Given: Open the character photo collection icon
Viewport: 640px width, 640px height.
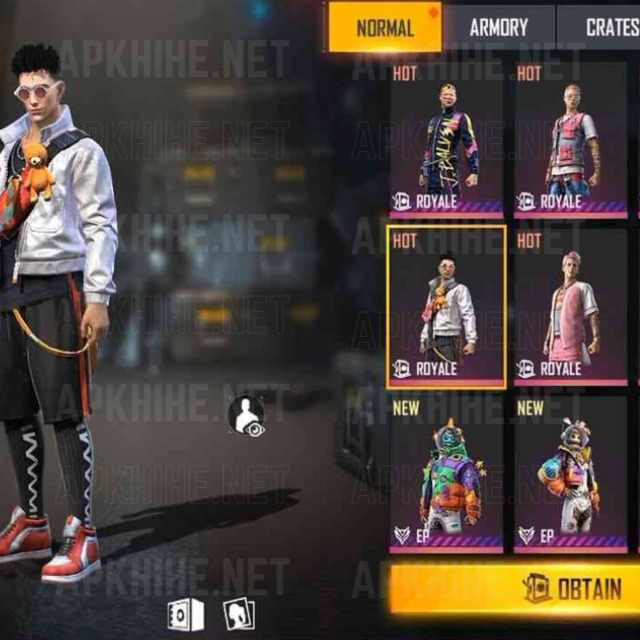Looking at the screenshot, I should click(238, 613).
